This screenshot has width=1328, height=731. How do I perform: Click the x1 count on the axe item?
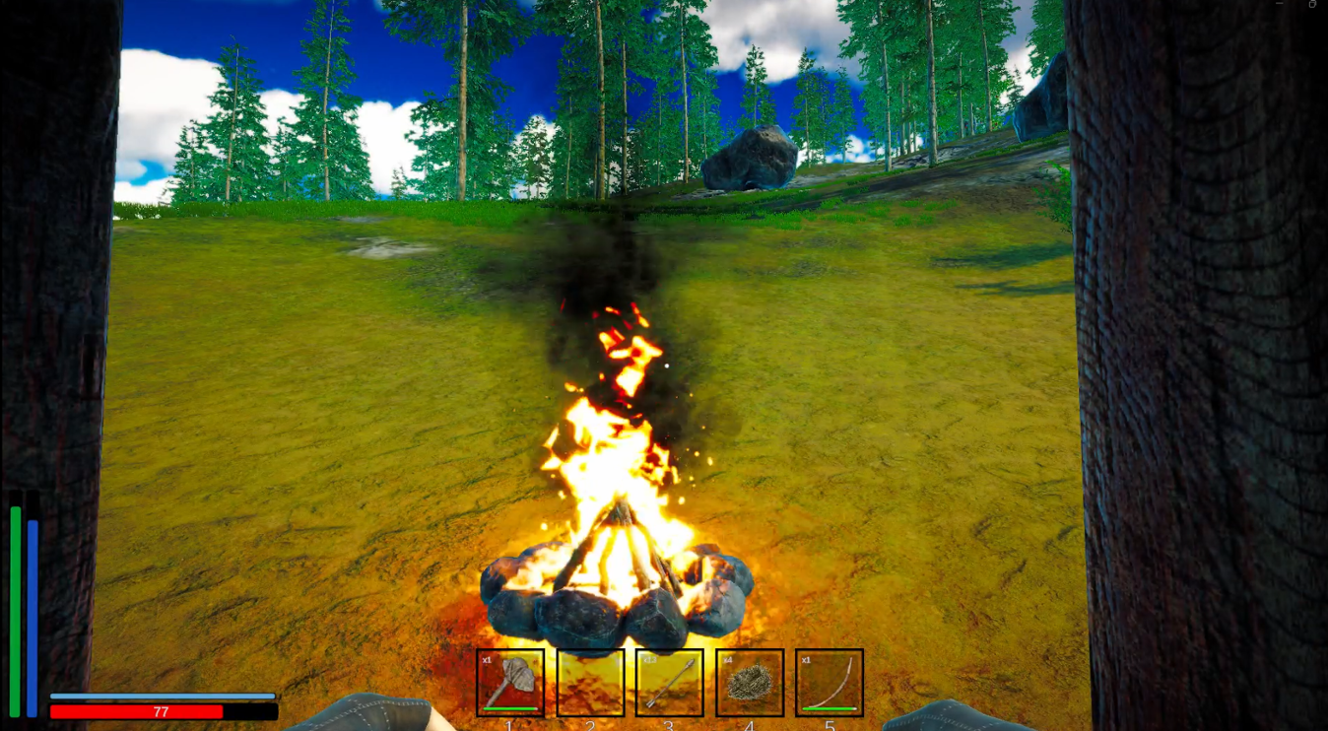click(487, 661)
